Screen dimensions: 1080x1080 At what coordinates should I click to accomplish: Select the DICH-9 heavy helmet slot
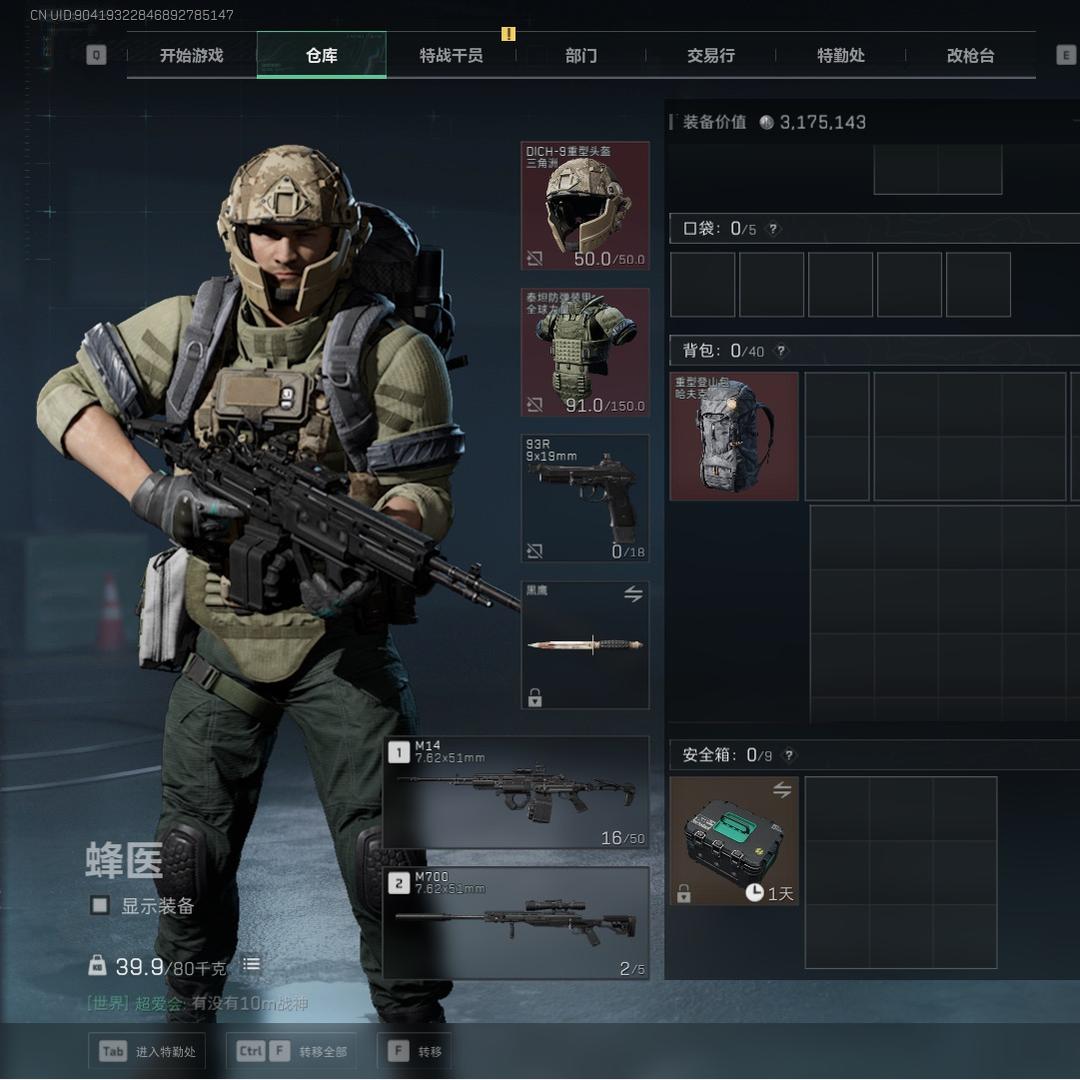coord(585,206)
